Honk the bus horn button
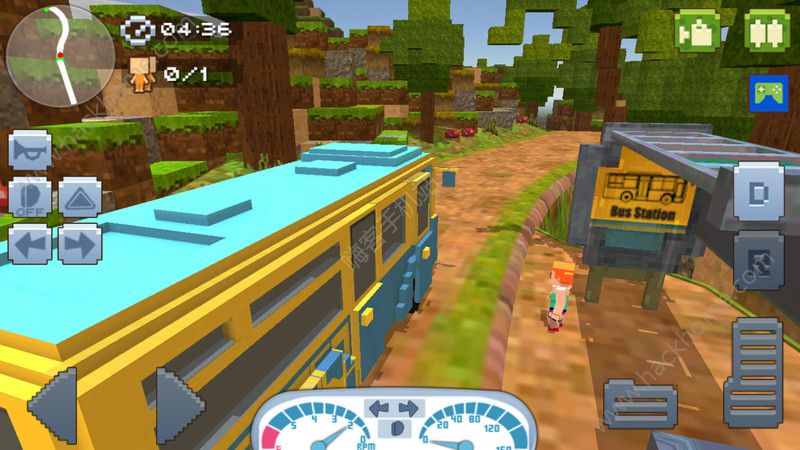The width and height of the screenshot is (800, 450). (x=30, y=150)
